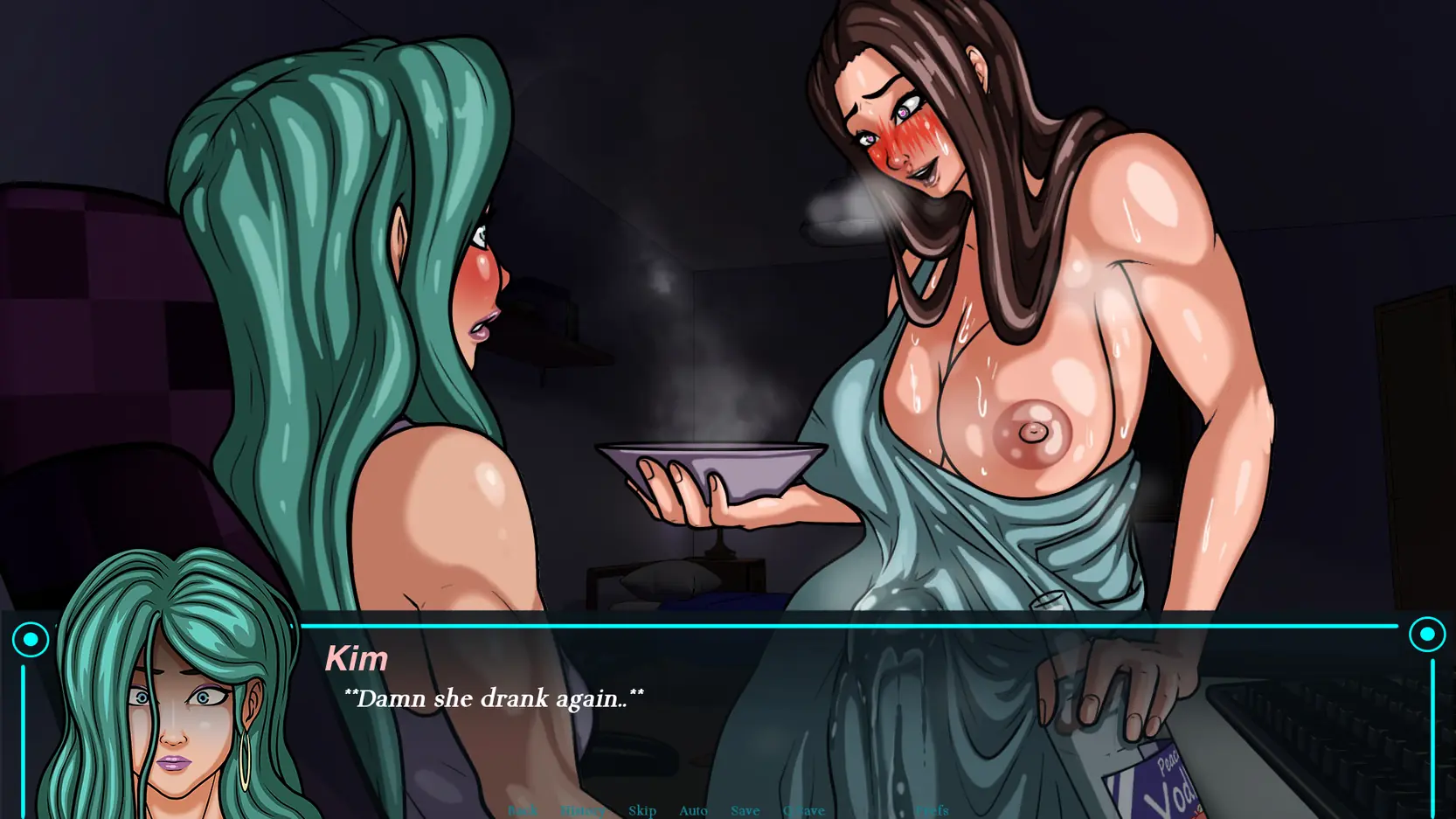The image size is (1456, 819).
Task: Open the Save game screen
Action: pyautogui.click(x=745, y=811)
